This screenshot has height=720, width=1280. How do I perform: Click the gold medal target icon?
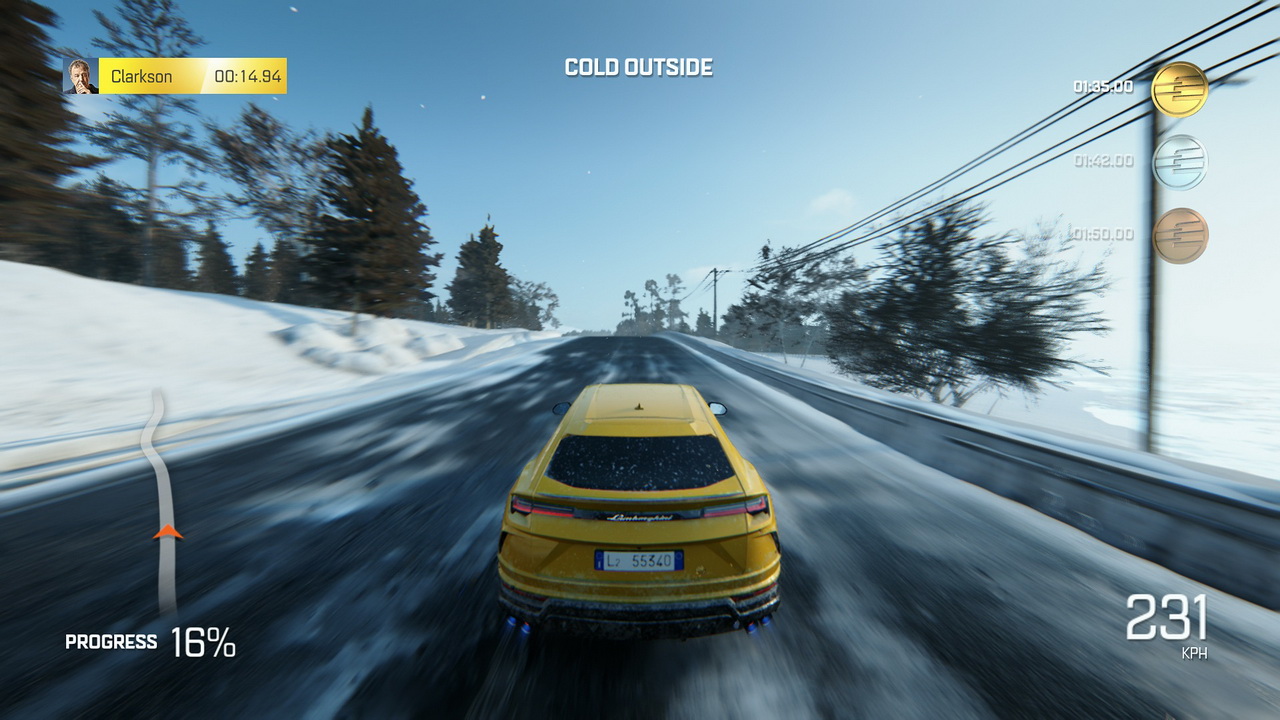[x=1179, y=89]
